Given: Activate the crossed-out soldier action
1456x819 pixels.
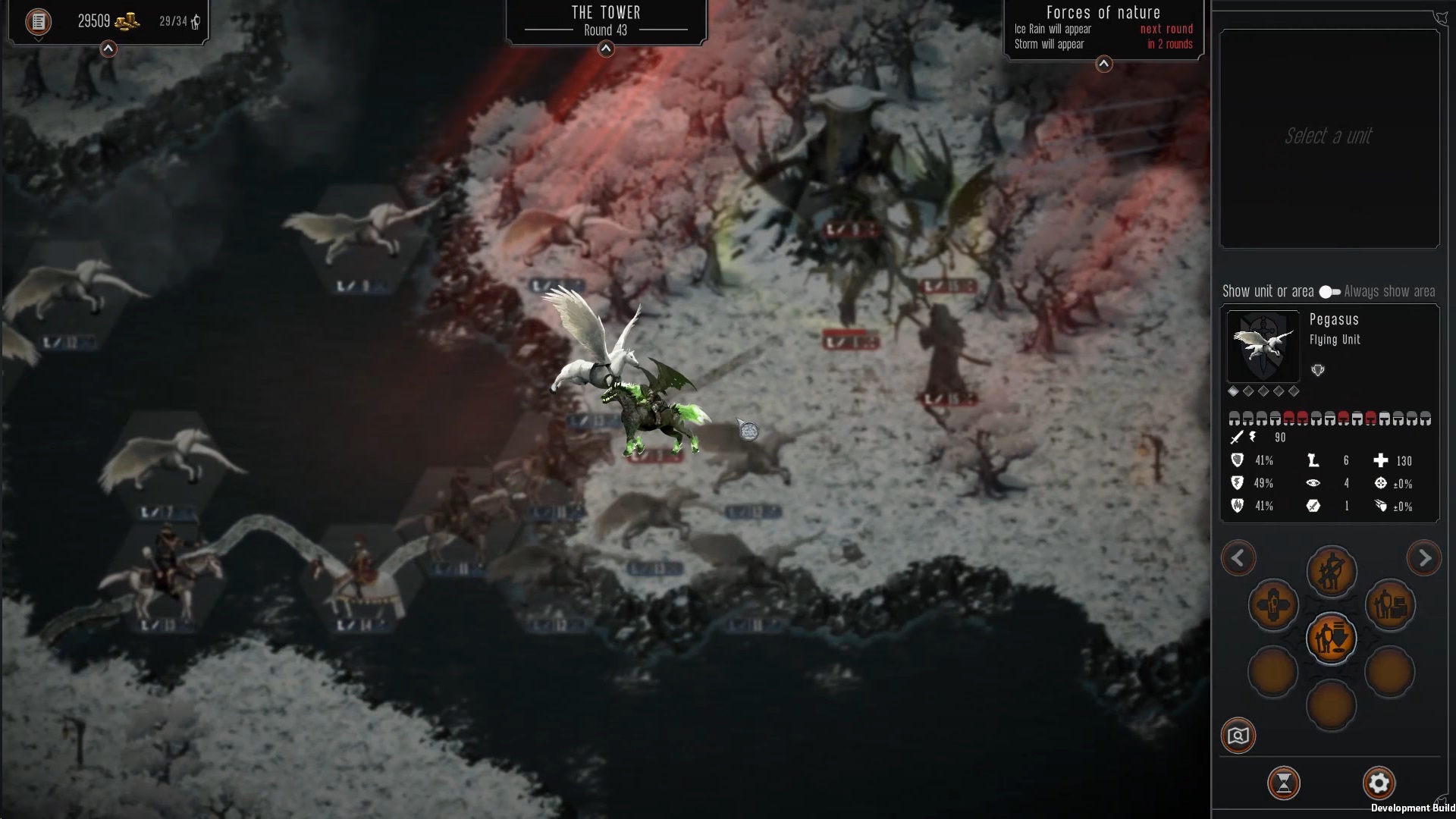Looking at the screenshot, I should click(x=1331, y=572).
